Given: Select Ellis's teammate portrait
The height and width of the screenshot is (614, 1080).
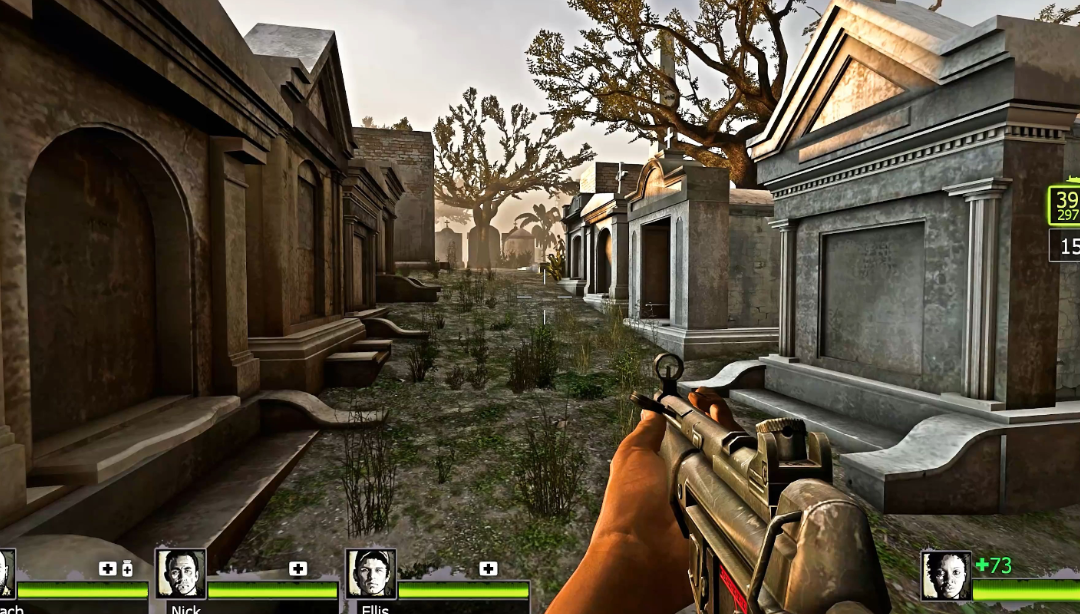Looking at the screenshot, I should [x=371, y=573].
